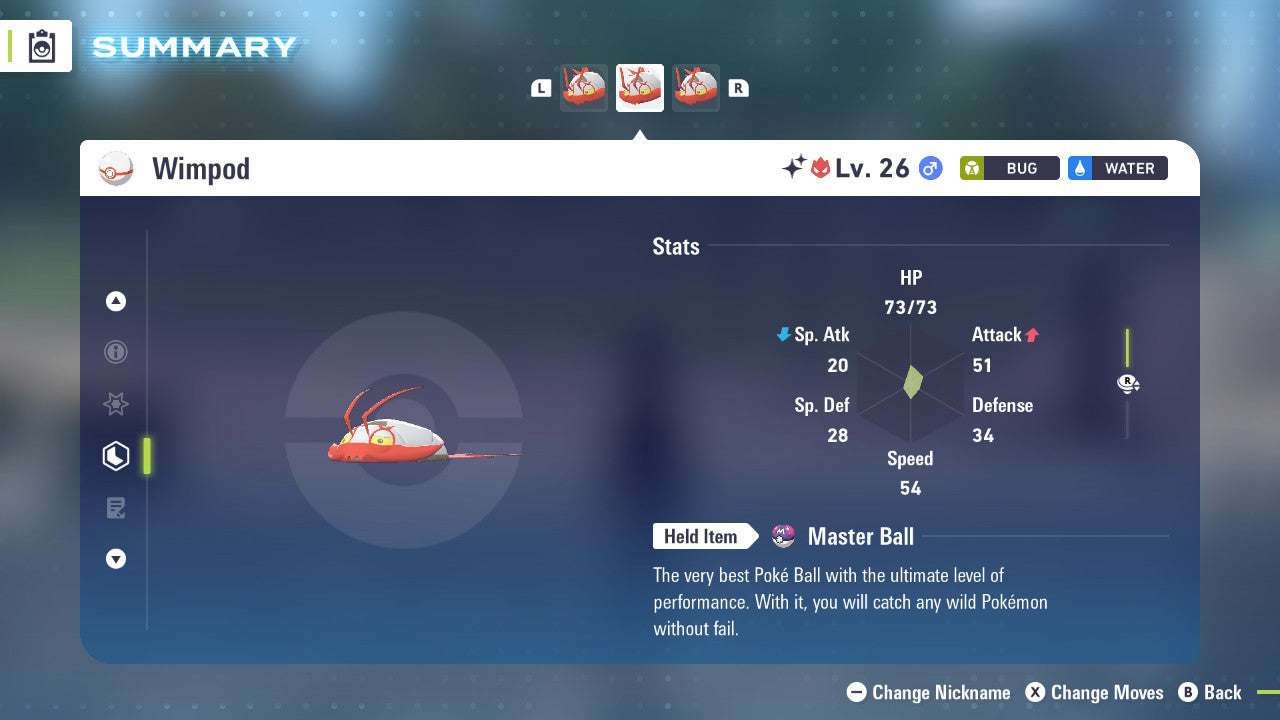The width and height of the screenshot is (1280, 720).
Task: Select the highlighted Wimpod tab at the top
Action: pyautogui.click(x=639, y=87)
